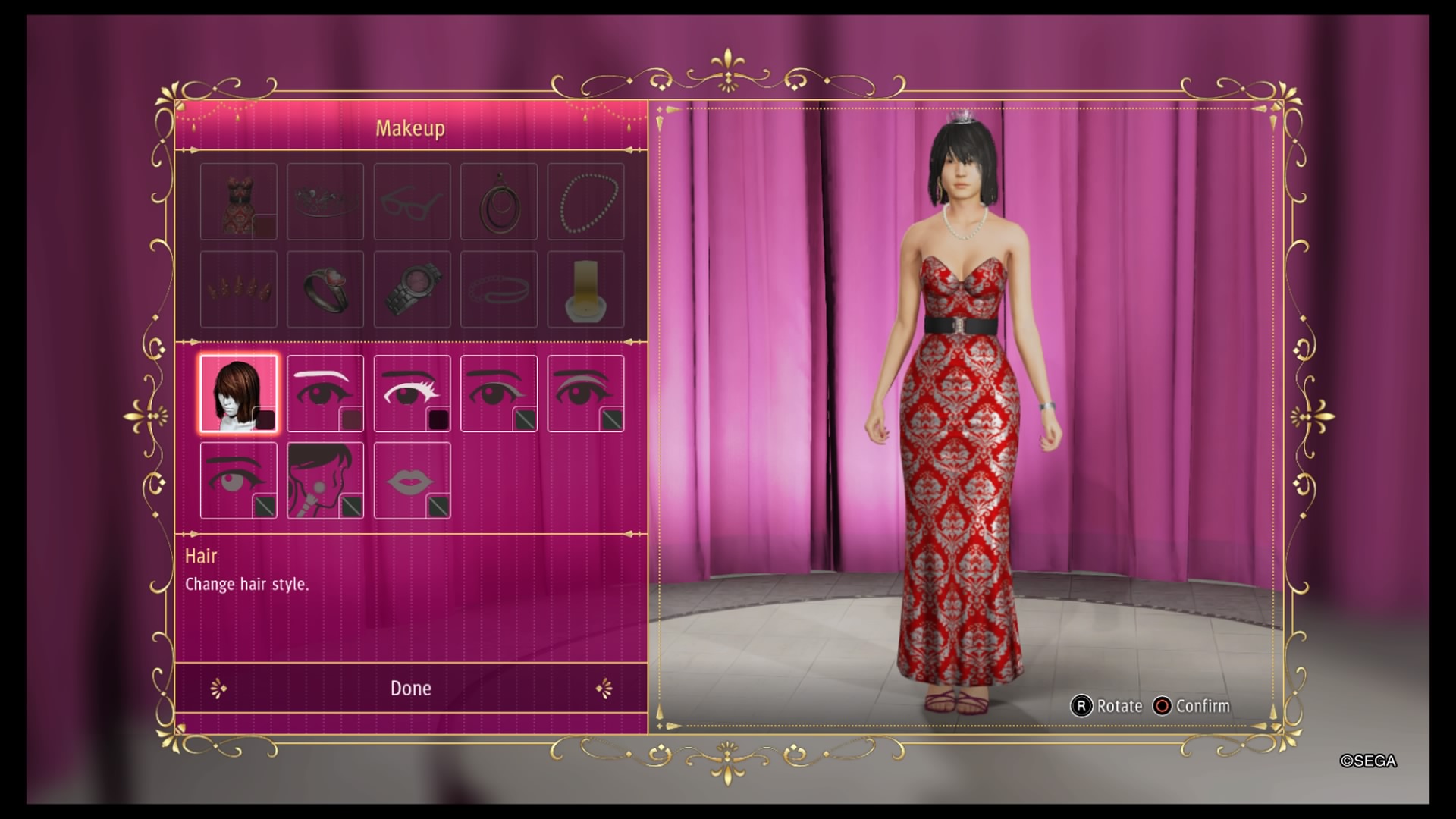Image resolution: width=1456 pixels, height=819 pixels.
Task: Select the red dress slot
Action: [238, 202]
